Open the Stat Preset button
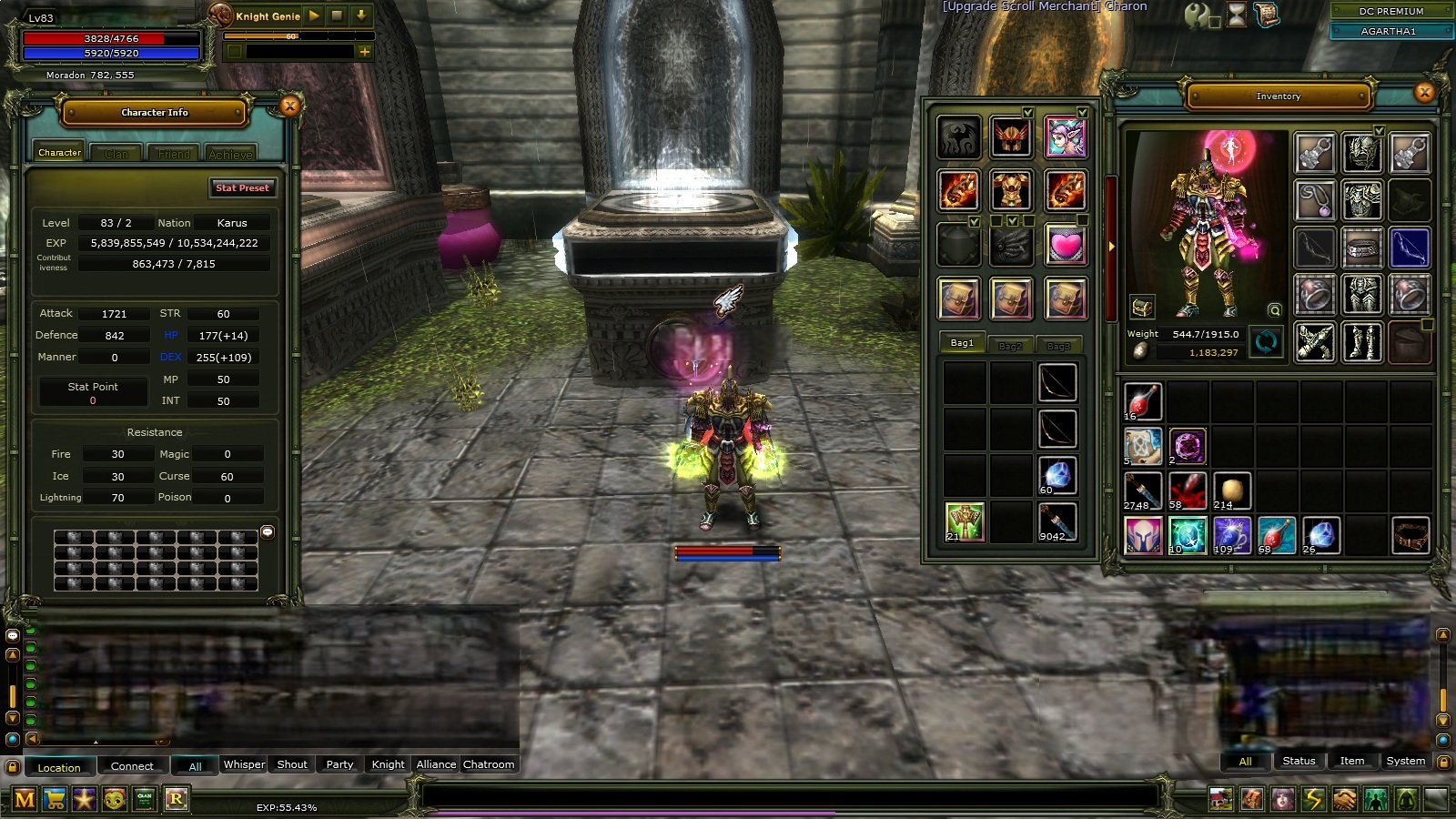 tap(242, 187)
